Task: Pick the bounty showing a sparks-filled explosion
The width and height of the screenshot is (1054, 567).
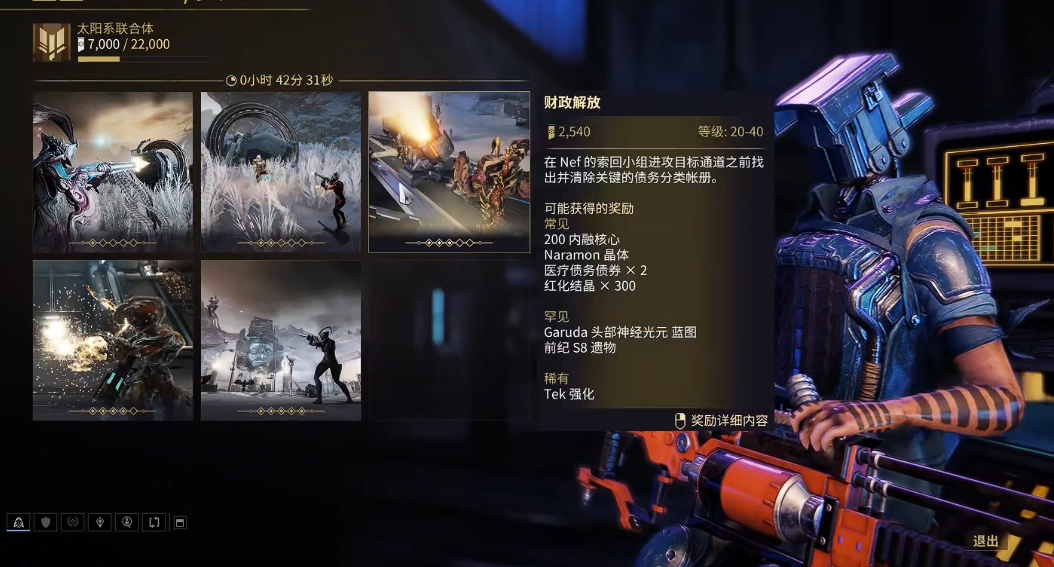Action: point(112,340)
